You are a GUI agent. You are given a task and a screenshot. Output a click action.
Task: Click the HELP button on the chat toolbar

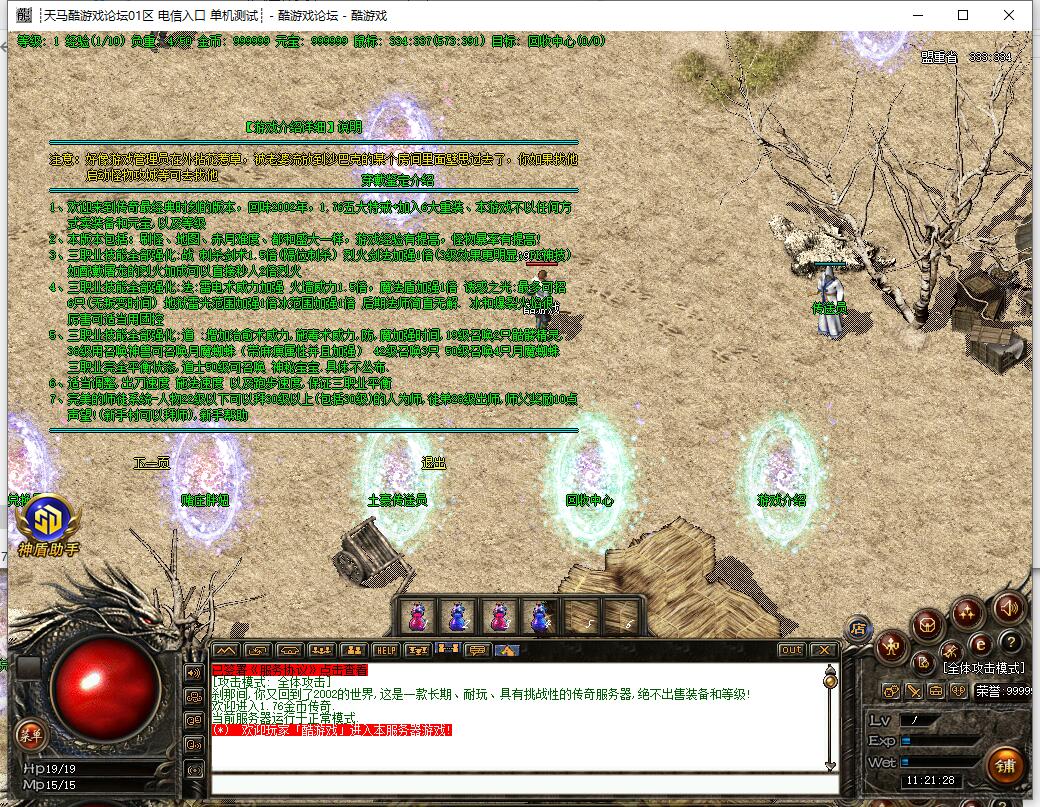click(386, 650)
